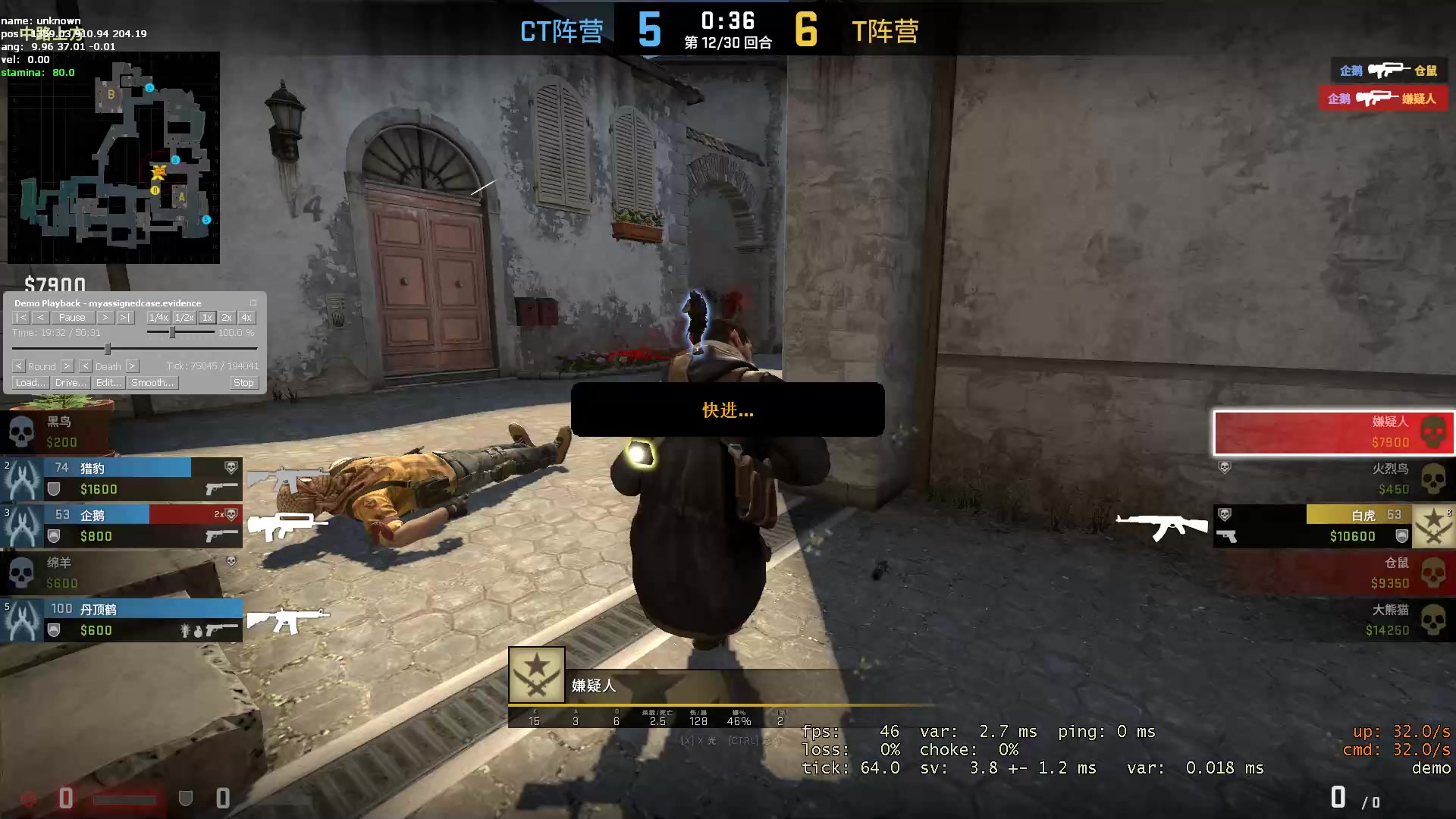
Task: Skip to next Death with its arrow
Action: coord(131,366)
